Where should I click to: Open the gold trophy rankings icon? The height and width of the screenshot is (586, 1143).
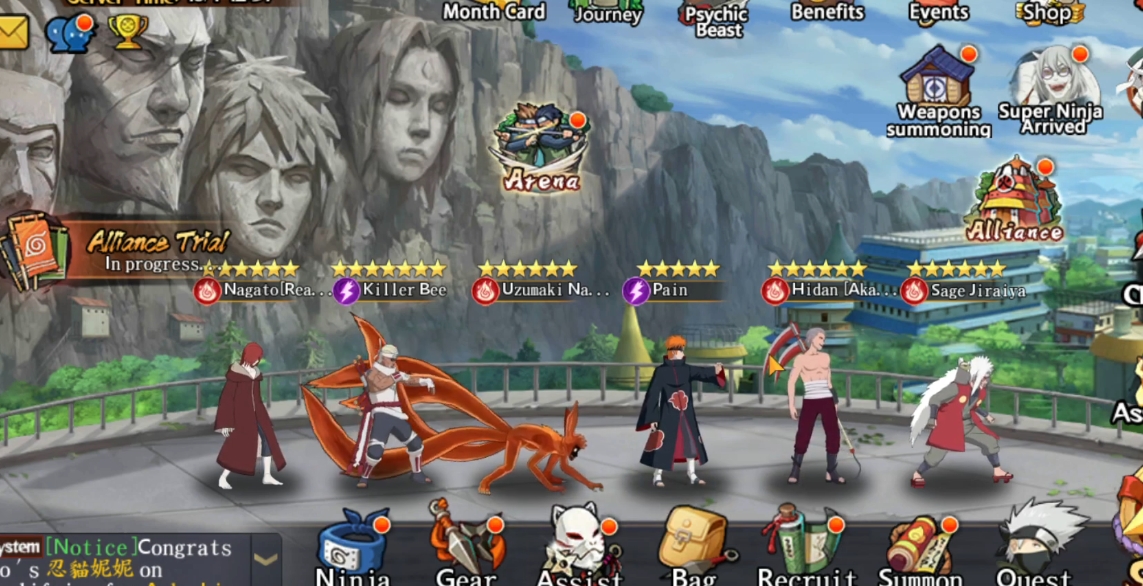coord(127,31)
